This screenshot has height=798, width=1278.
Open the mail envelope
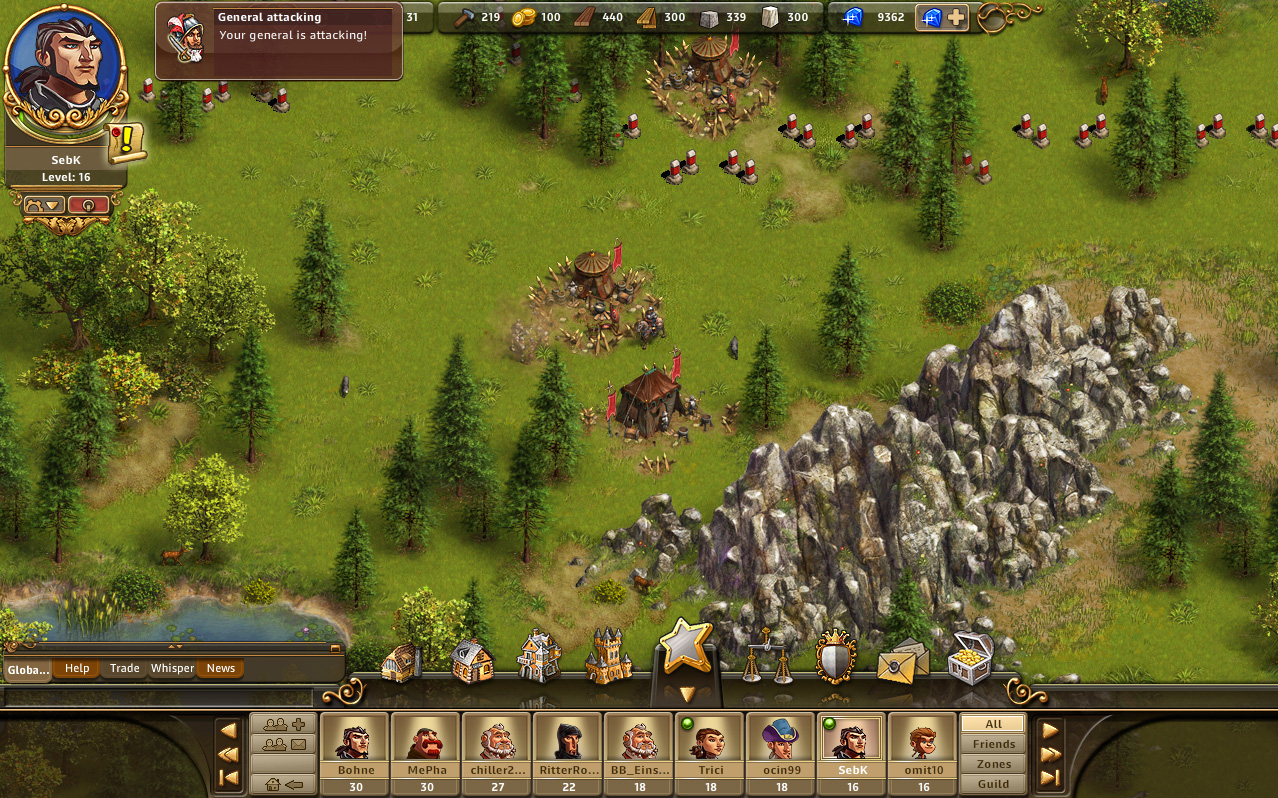point(902,662)
